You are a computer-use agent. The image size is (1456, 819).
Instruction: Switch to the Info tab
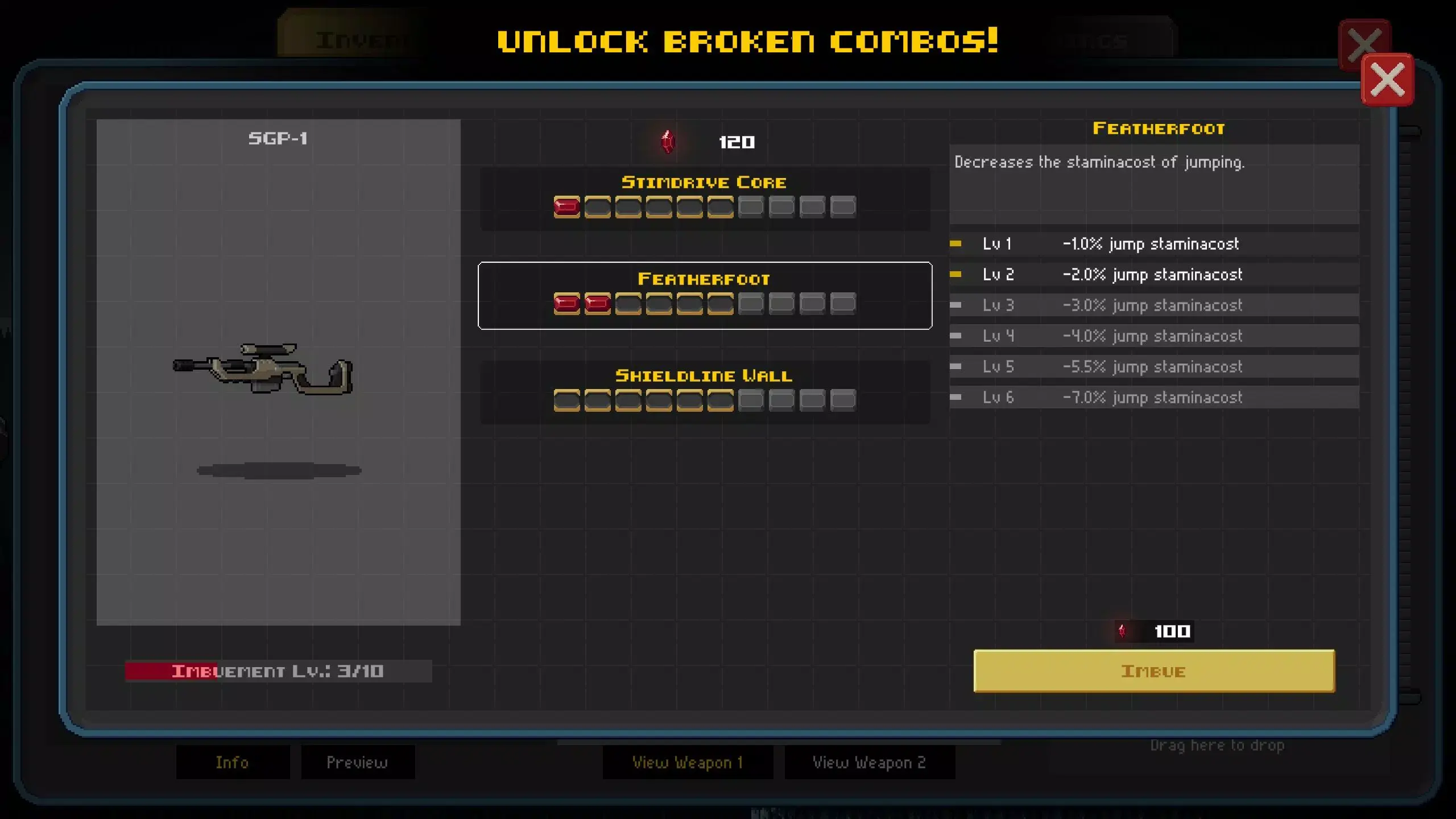pyautogui.click(x=233, y=762)
